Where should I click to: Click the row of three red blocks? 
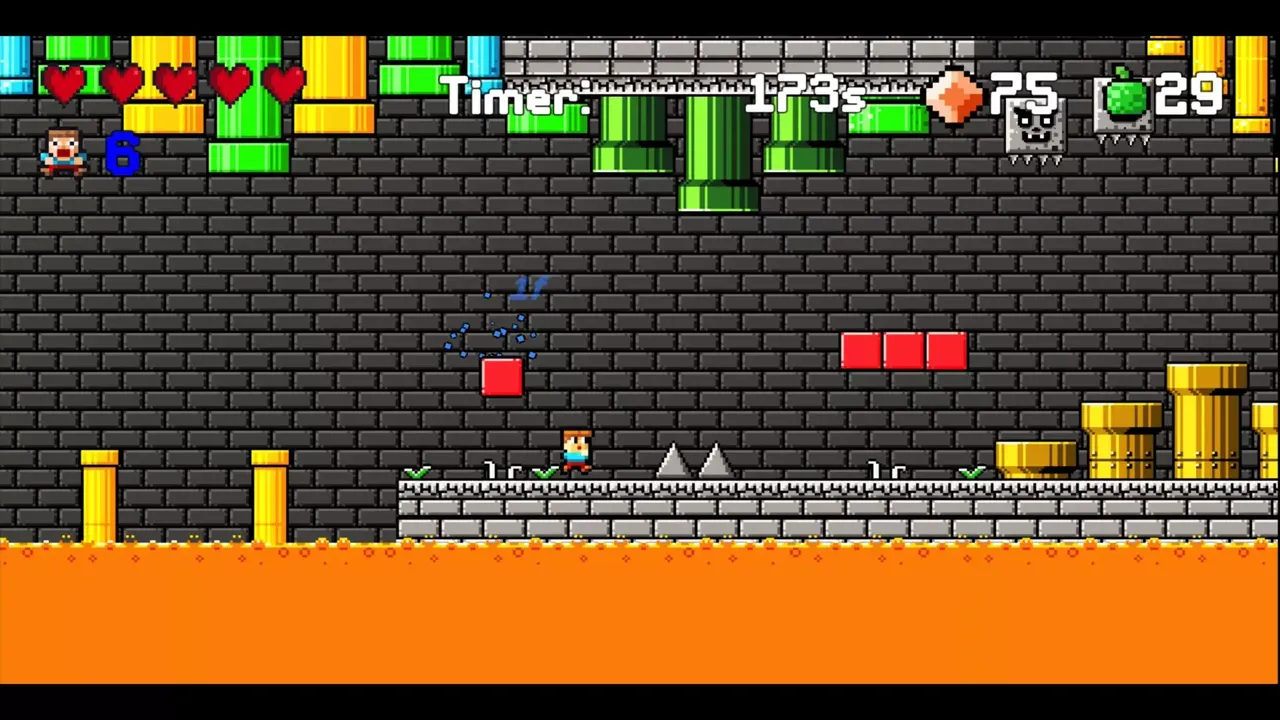point(903,351)
